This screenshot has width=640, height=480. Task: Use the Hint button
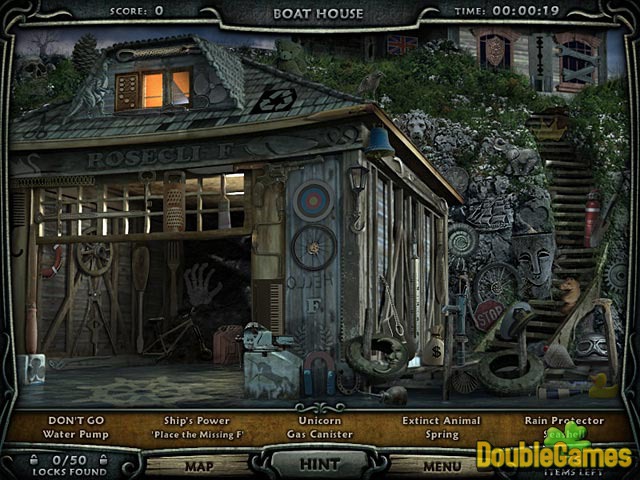318,464
